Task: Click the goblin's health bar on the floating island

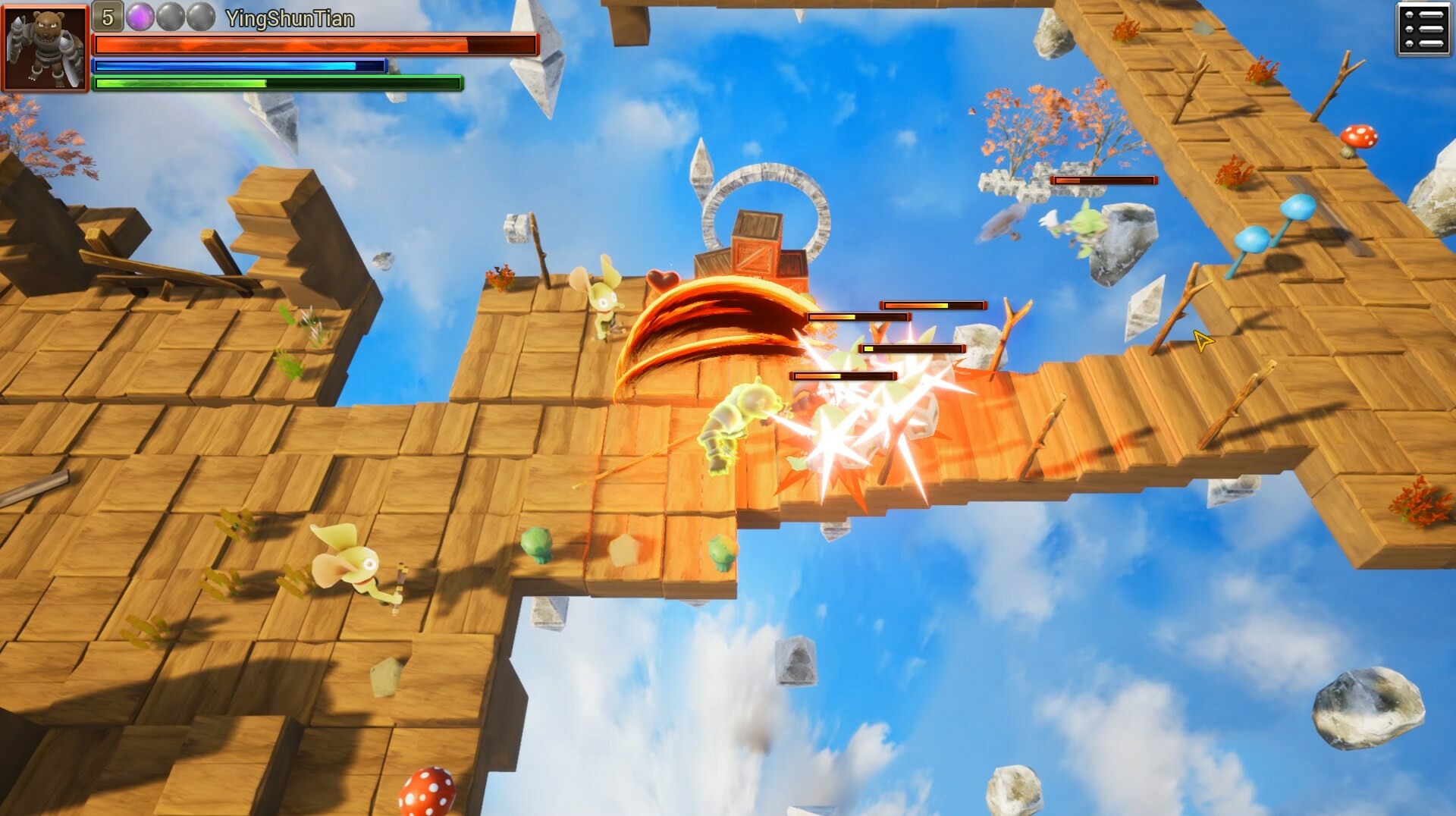Action: 1103,180
